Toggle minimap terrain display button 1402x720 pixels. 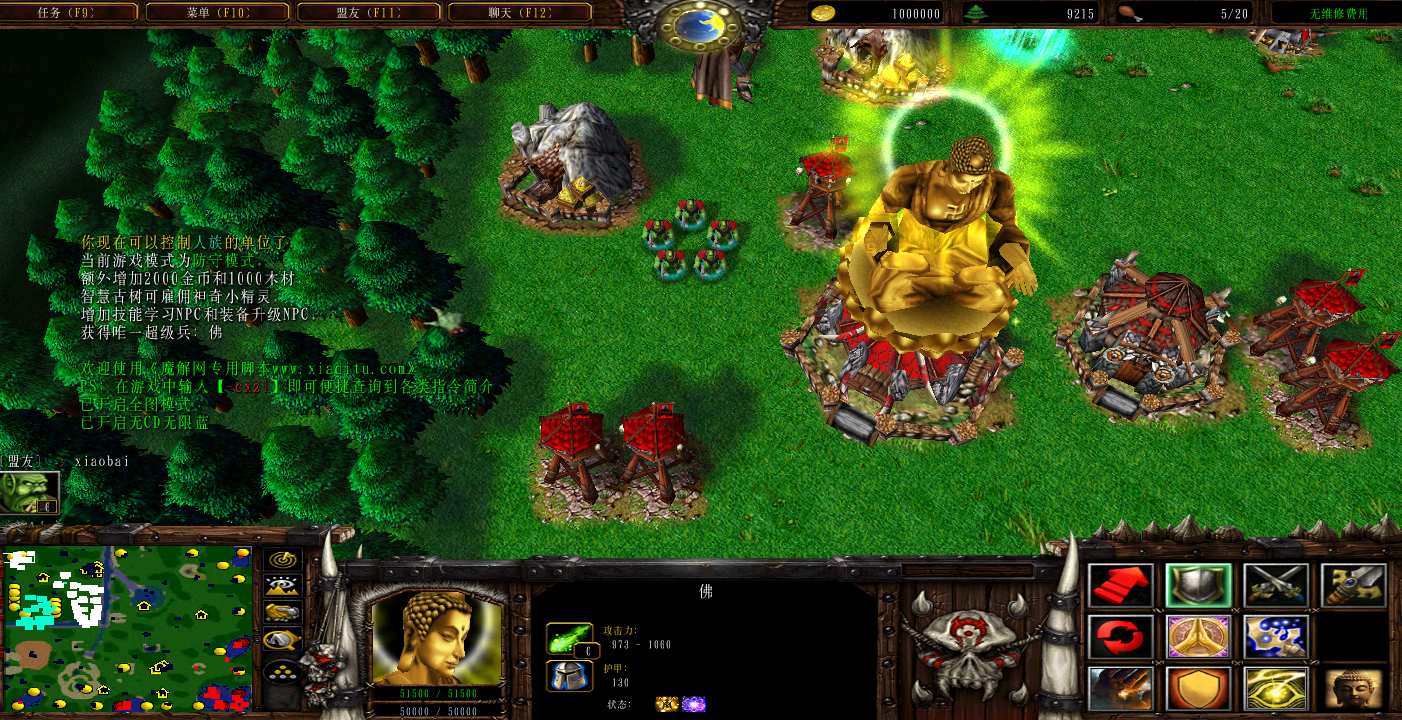[x=282, y=587]
